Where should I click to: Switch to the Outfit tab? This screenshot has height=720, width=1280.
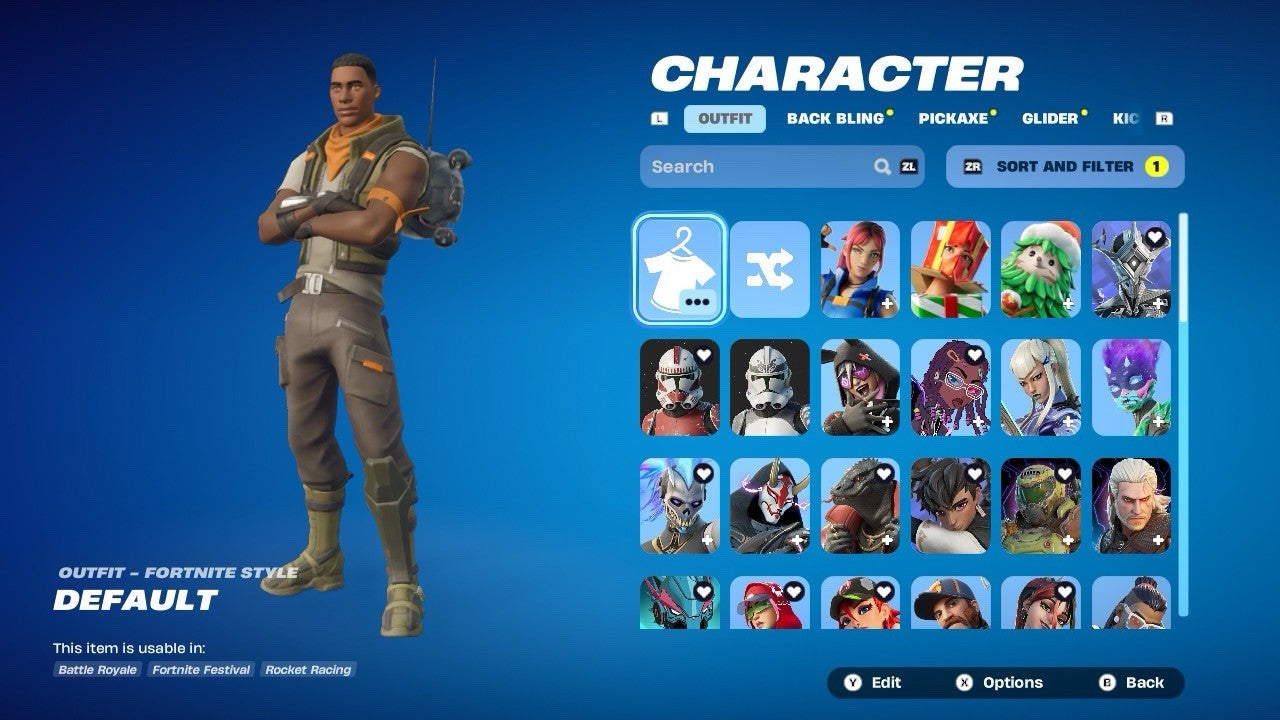(725, 119)
